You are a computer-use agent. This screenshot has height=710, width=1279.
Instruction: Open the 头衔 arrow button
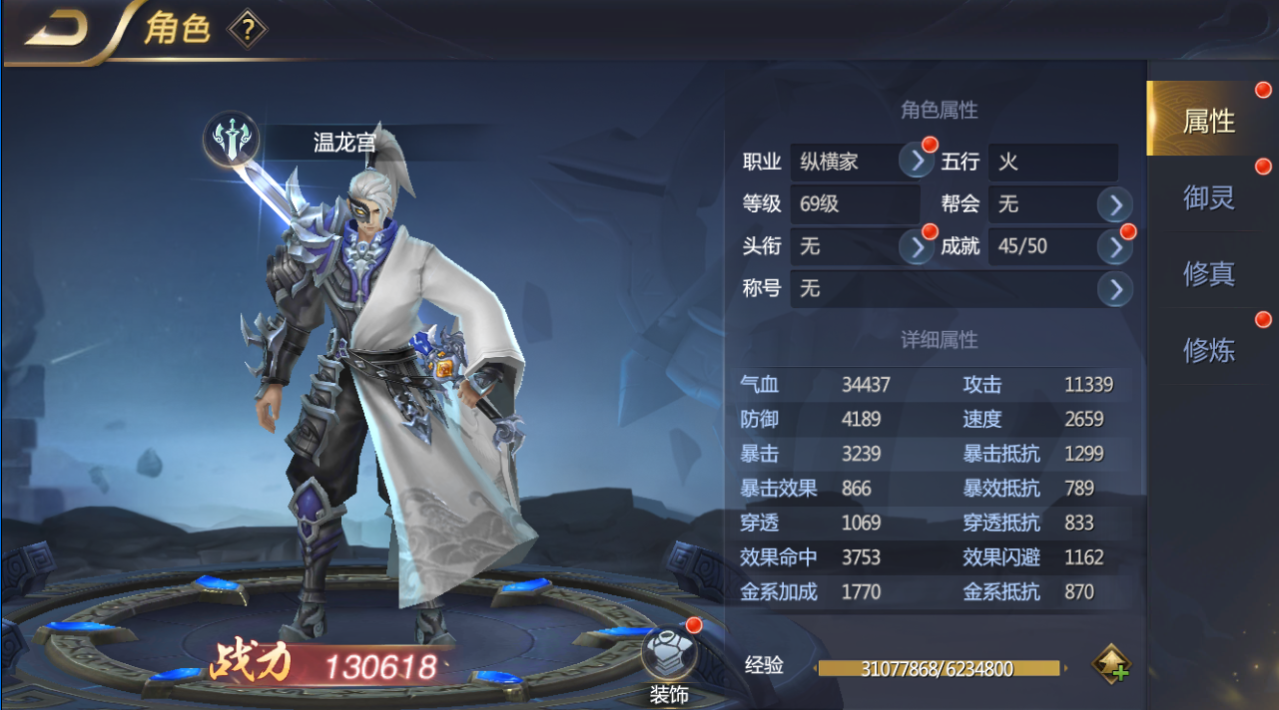click(916, 246)
